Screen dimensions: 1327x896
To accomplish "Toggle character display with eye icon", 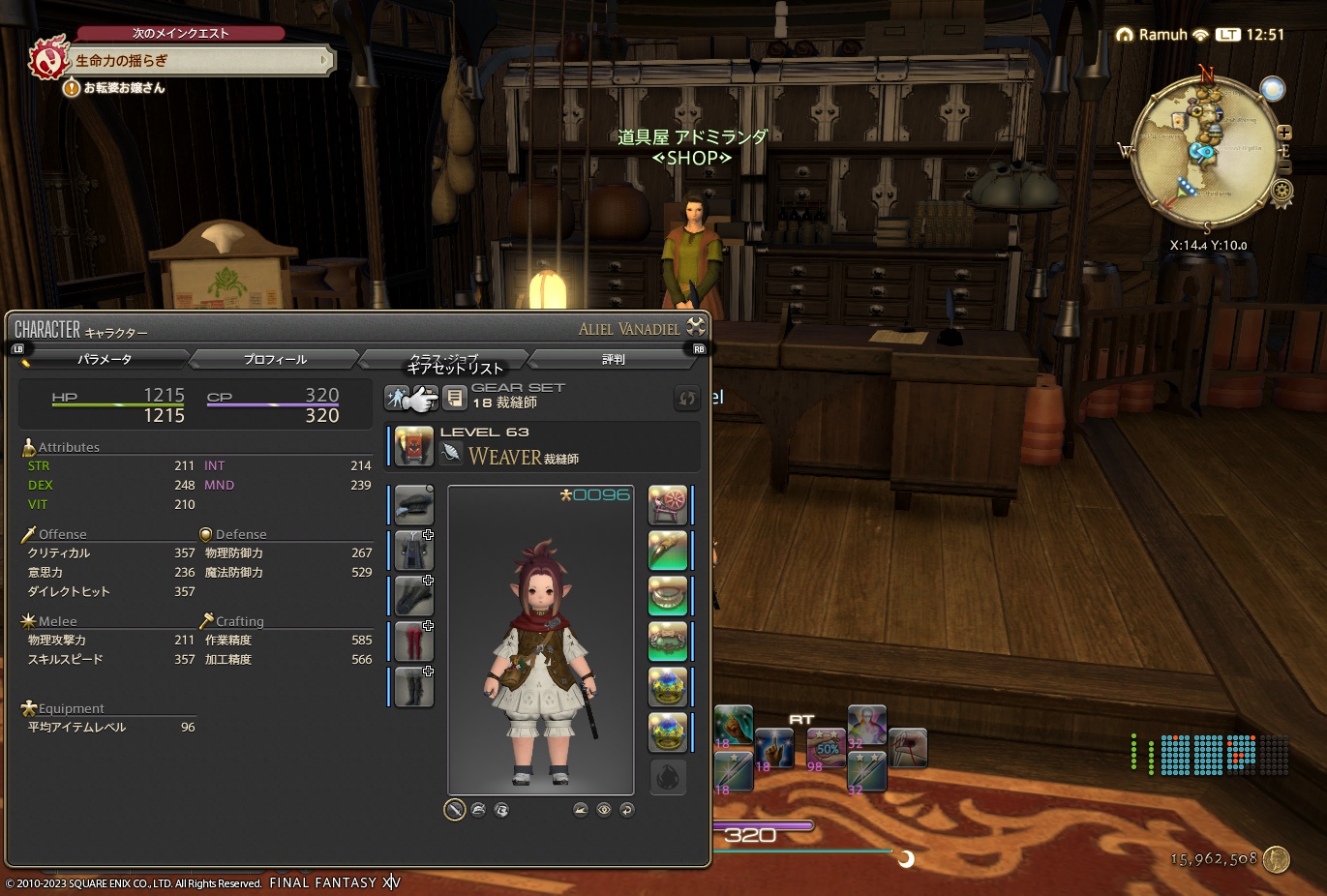I will click(606, 810).
